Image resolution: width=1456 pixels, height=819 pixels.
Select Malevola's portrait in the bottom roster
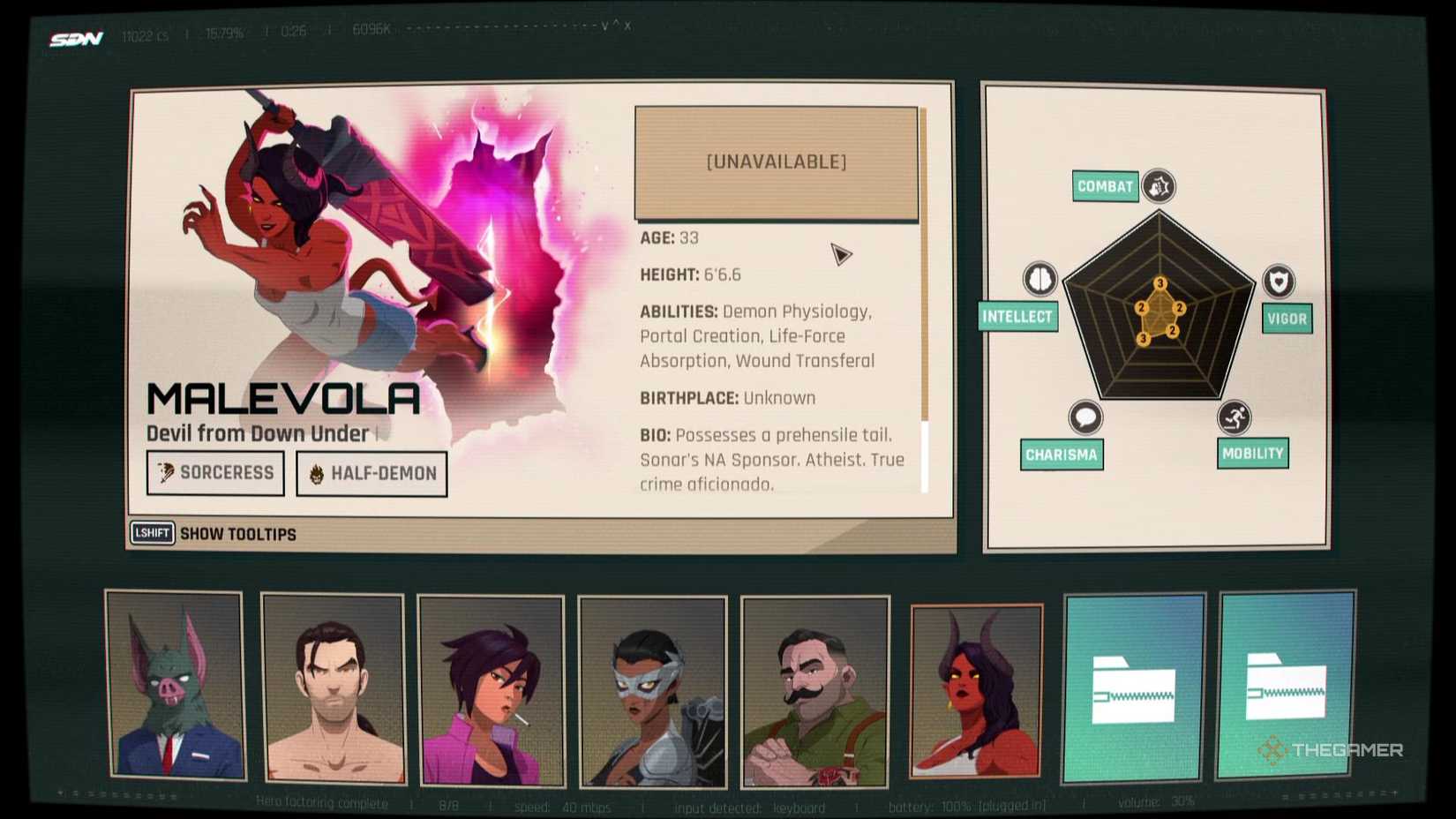point(977,691)
